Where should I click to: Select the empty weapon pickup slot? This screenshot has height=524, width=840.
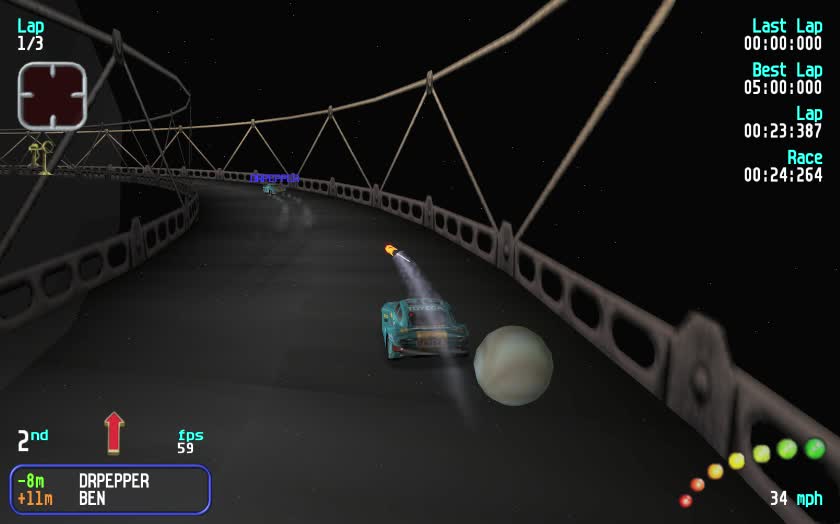tap(52, 96)
